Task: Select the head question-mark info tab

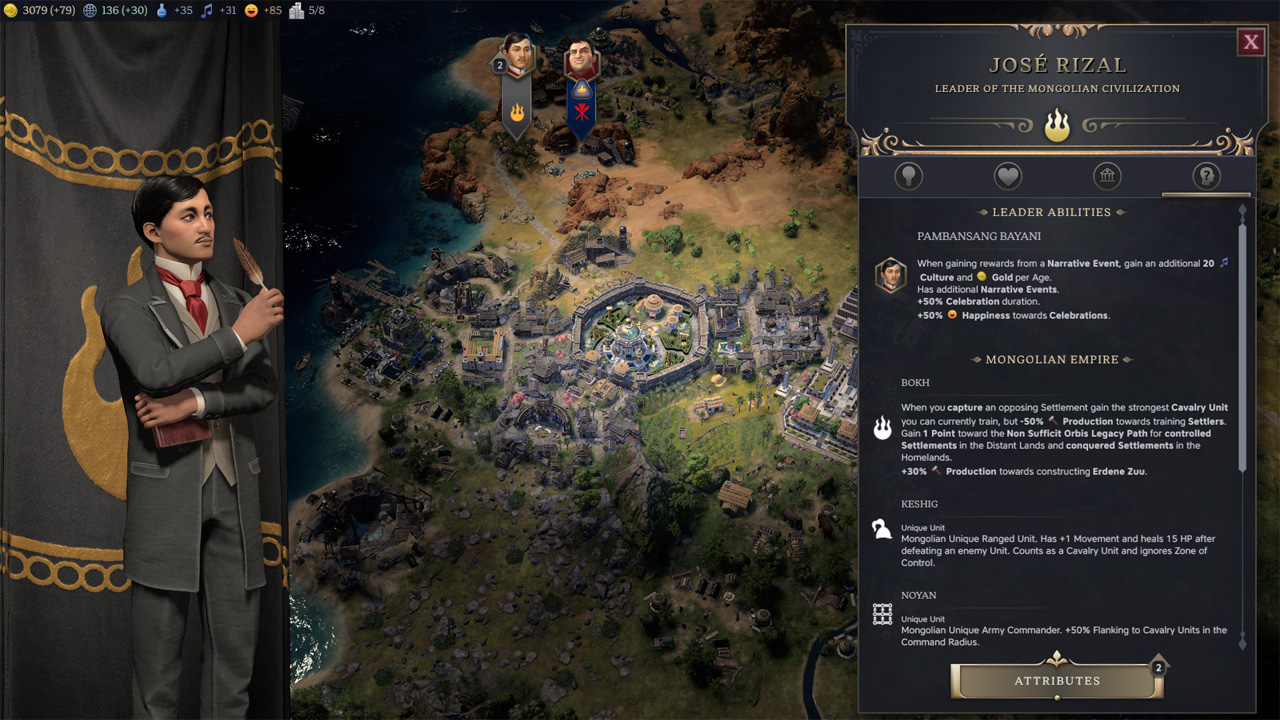Action: click(x=1206, y=177)
